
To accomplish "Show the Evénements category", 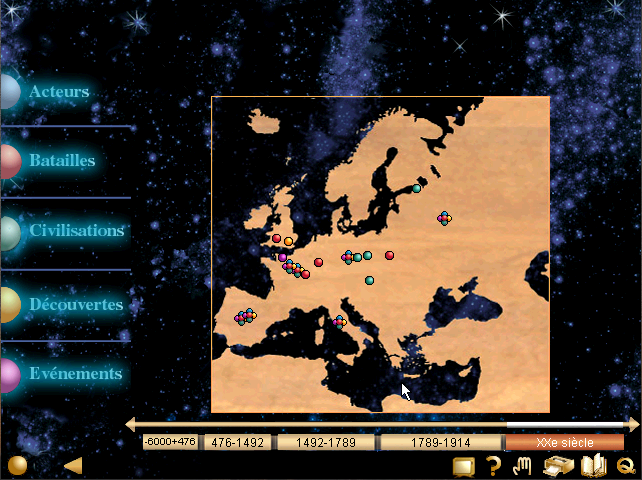I will point(74,373).
